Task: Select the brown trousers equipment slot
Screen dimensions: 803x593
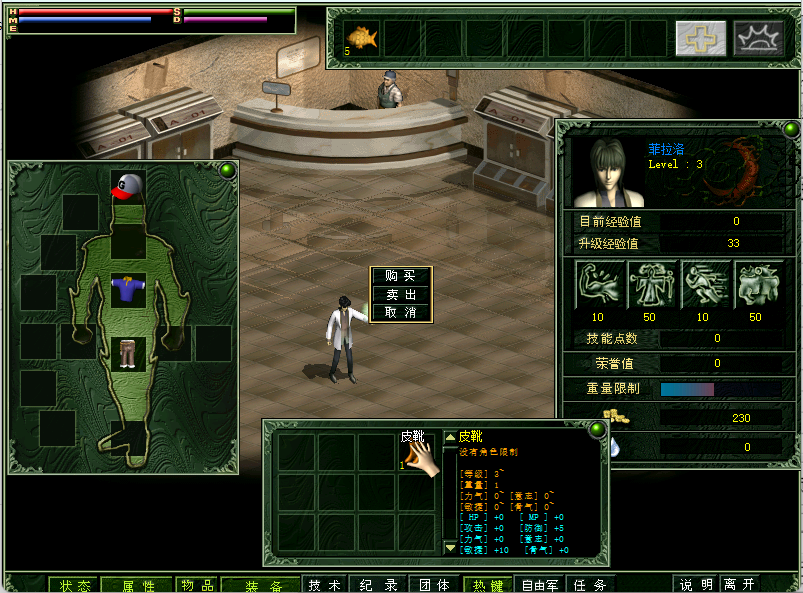Action: click(x=127, y=353)
